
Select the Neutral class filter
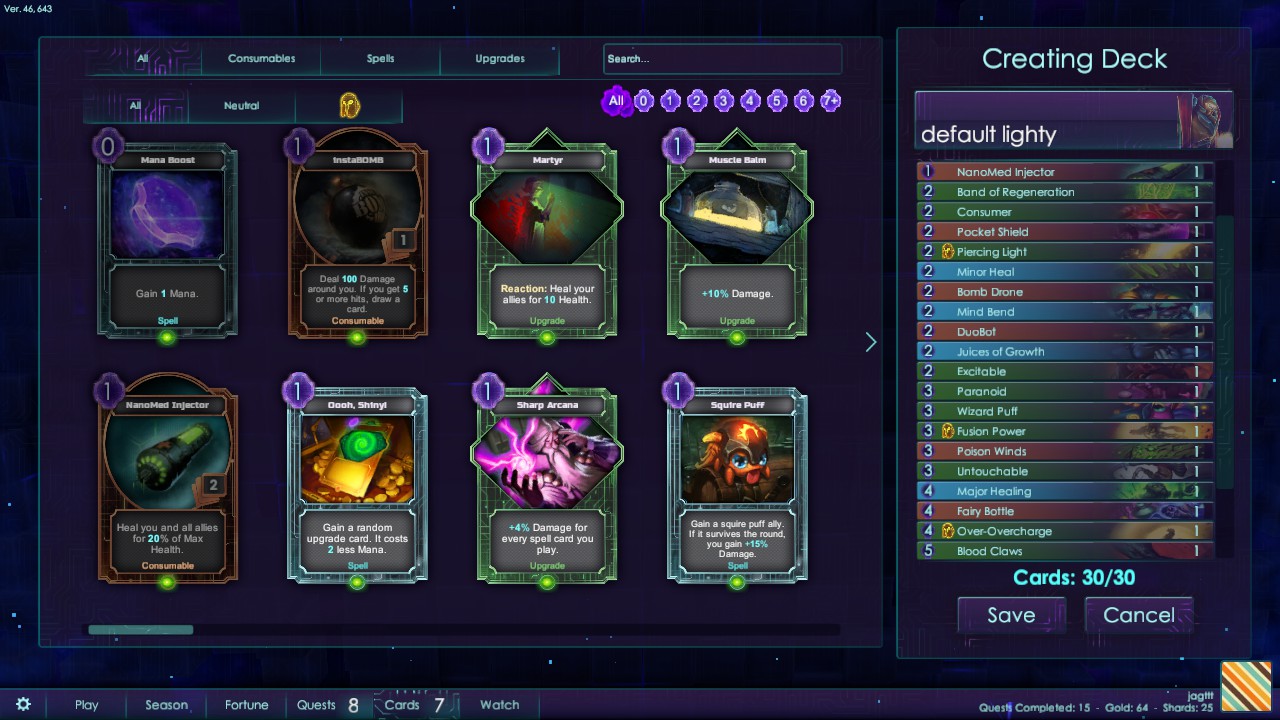(x=241, y=106)
